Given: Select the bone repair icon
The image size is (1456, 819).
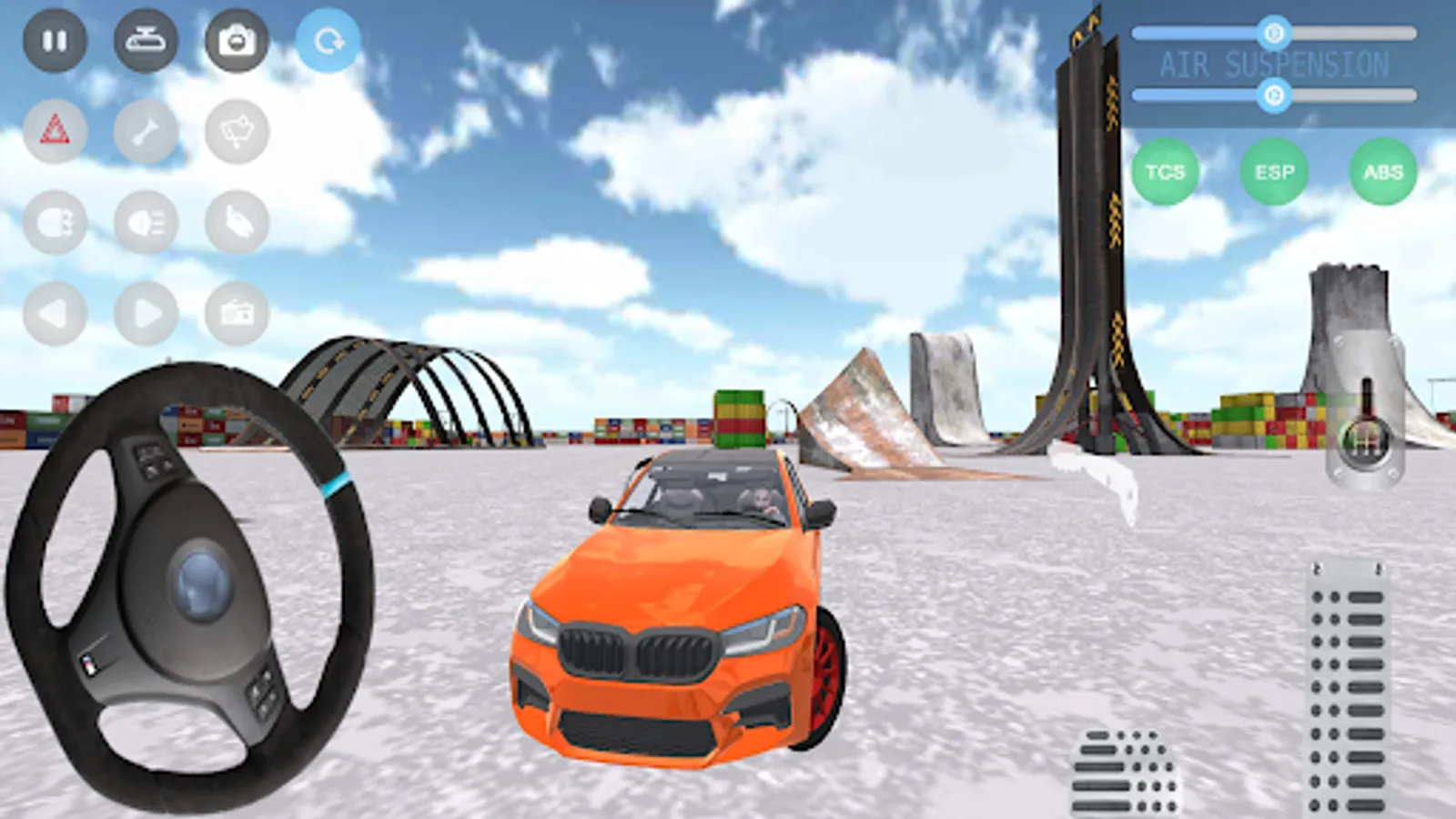Looking at the screenshot, I should (146, 129).
